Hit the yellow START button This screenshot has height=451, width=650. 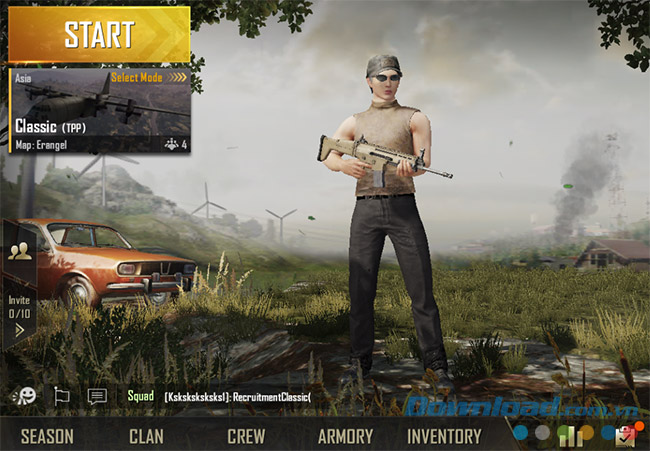tap(99, 34)
